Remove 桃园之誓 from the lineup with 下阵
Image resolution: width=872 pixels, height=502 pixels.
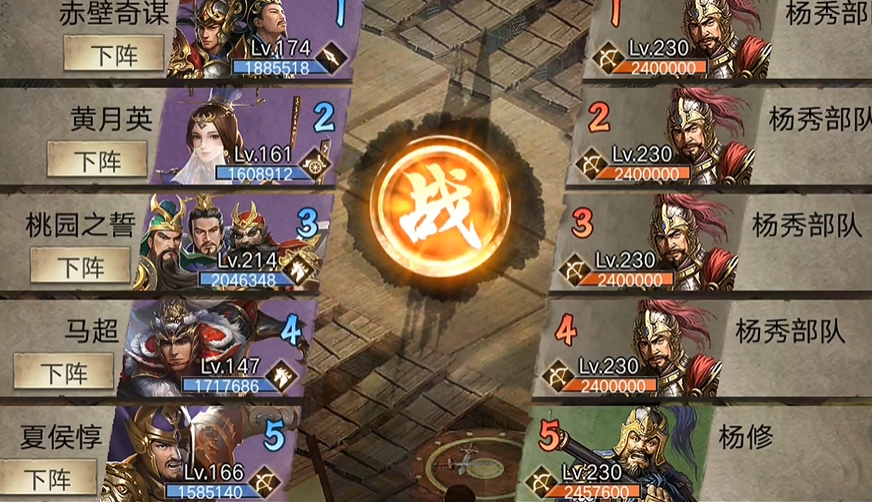point(80,266)
